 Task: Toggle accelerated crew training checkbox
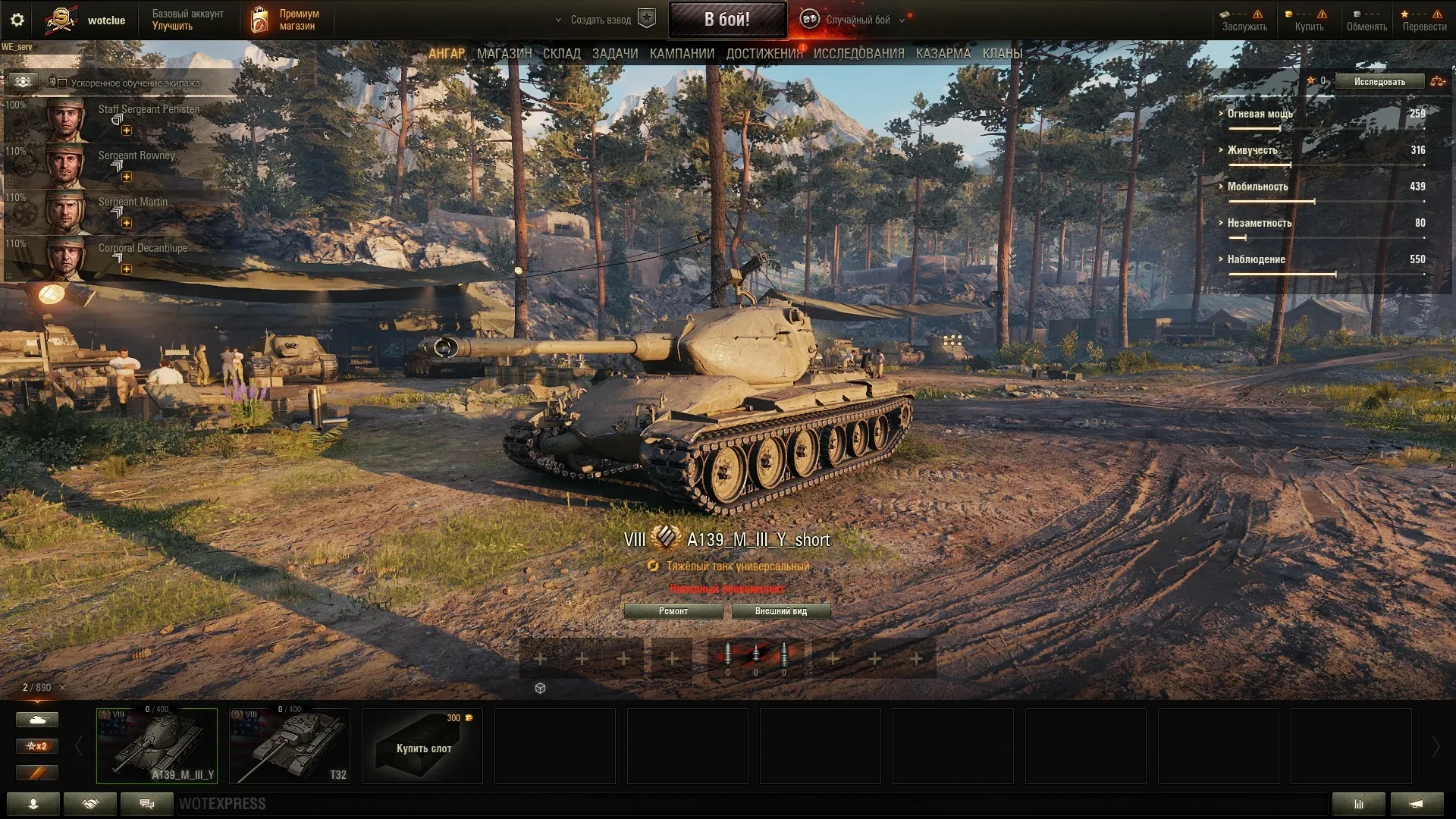point(62,83)
